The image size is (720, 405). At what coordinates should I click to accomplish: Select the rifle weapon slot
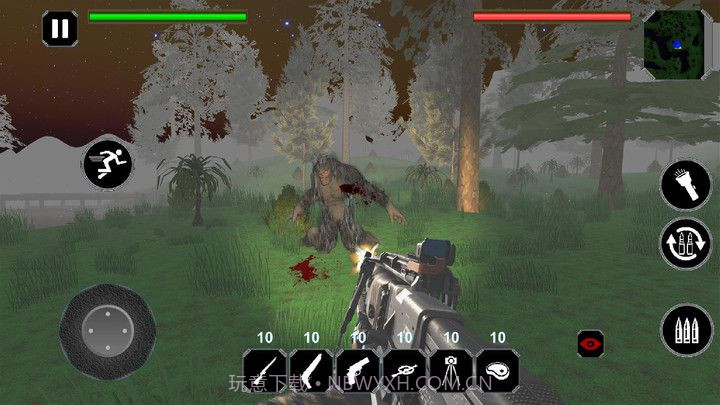pos(265,369)
